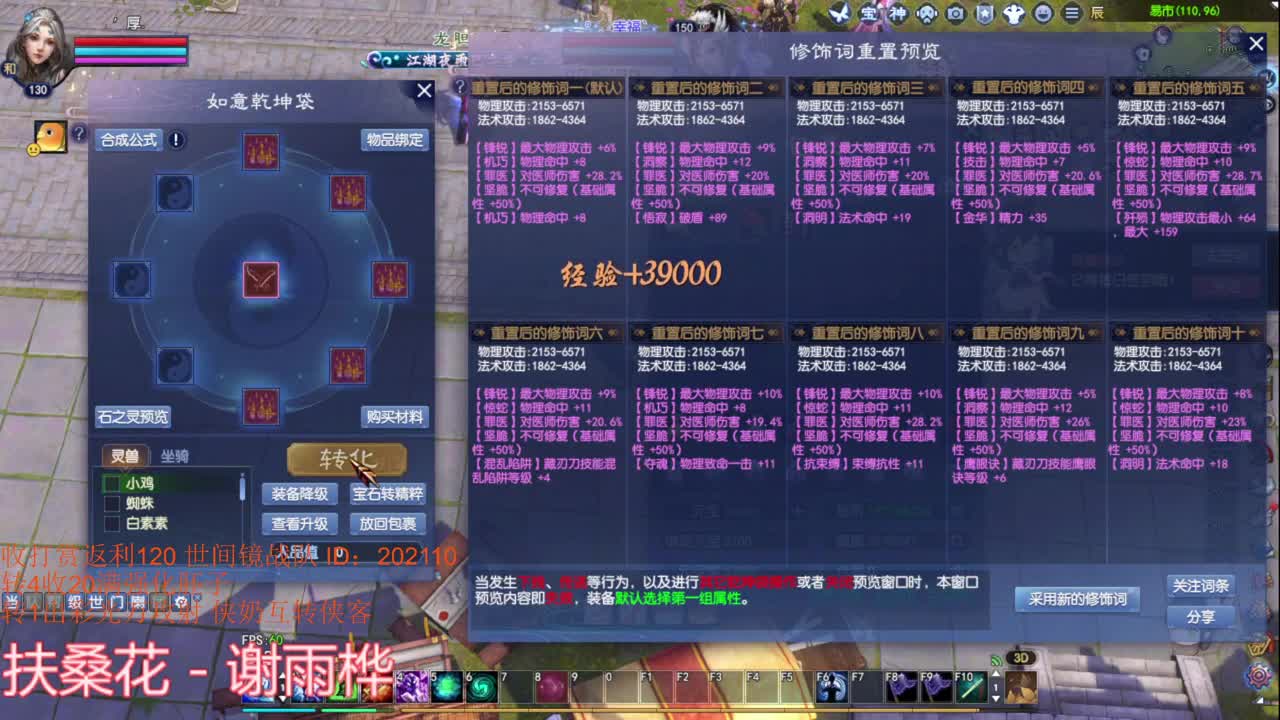The height and width of the screenshot is (720, 1280).
Task: Click the help question mark beside 如意乾坤袋 panel
Action: coord(79,133)
